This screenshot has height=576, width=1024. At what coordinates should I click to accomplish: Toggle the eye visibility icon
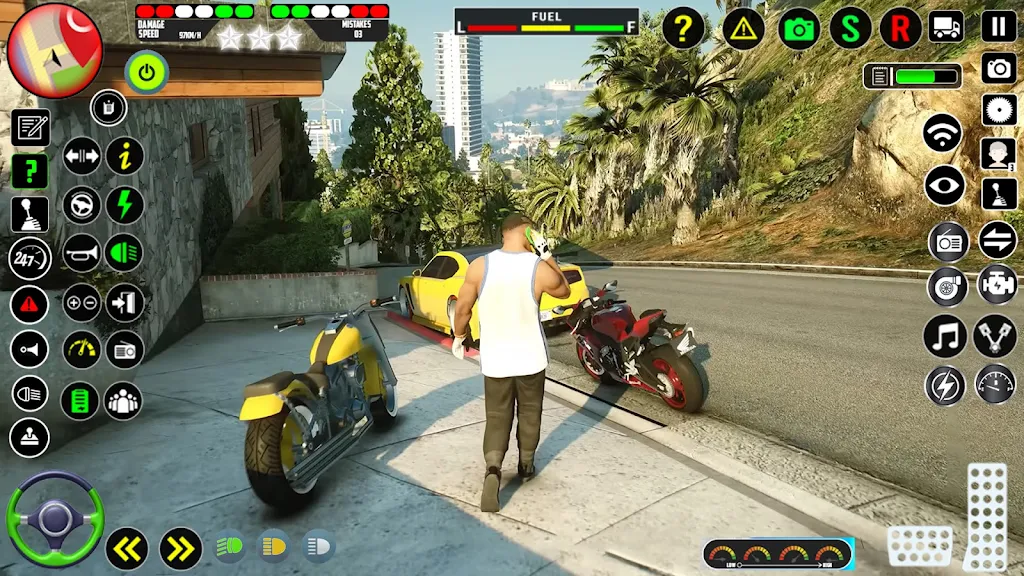pos(944,185)
